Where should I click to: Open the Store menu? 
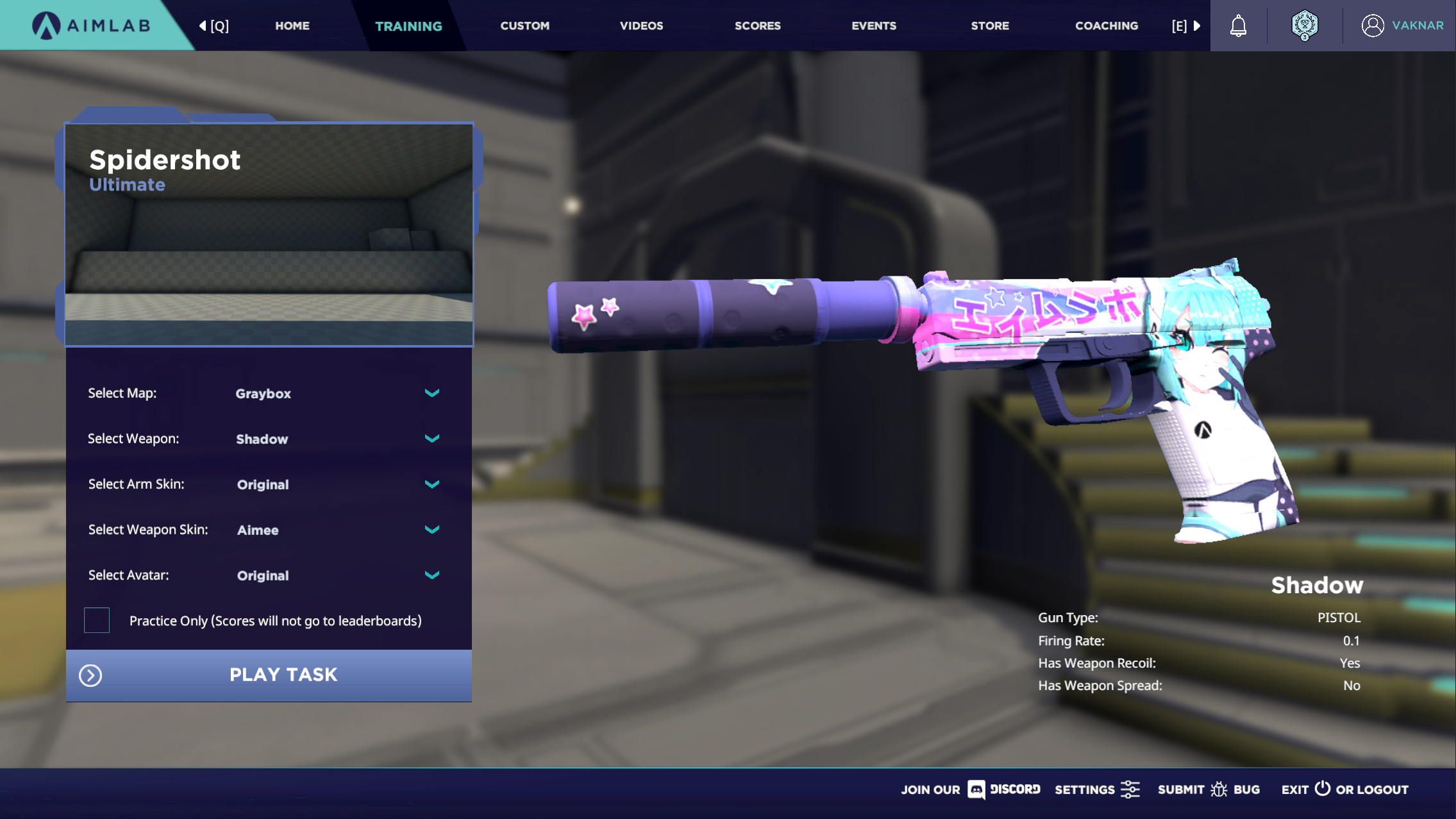pos(989,26)
